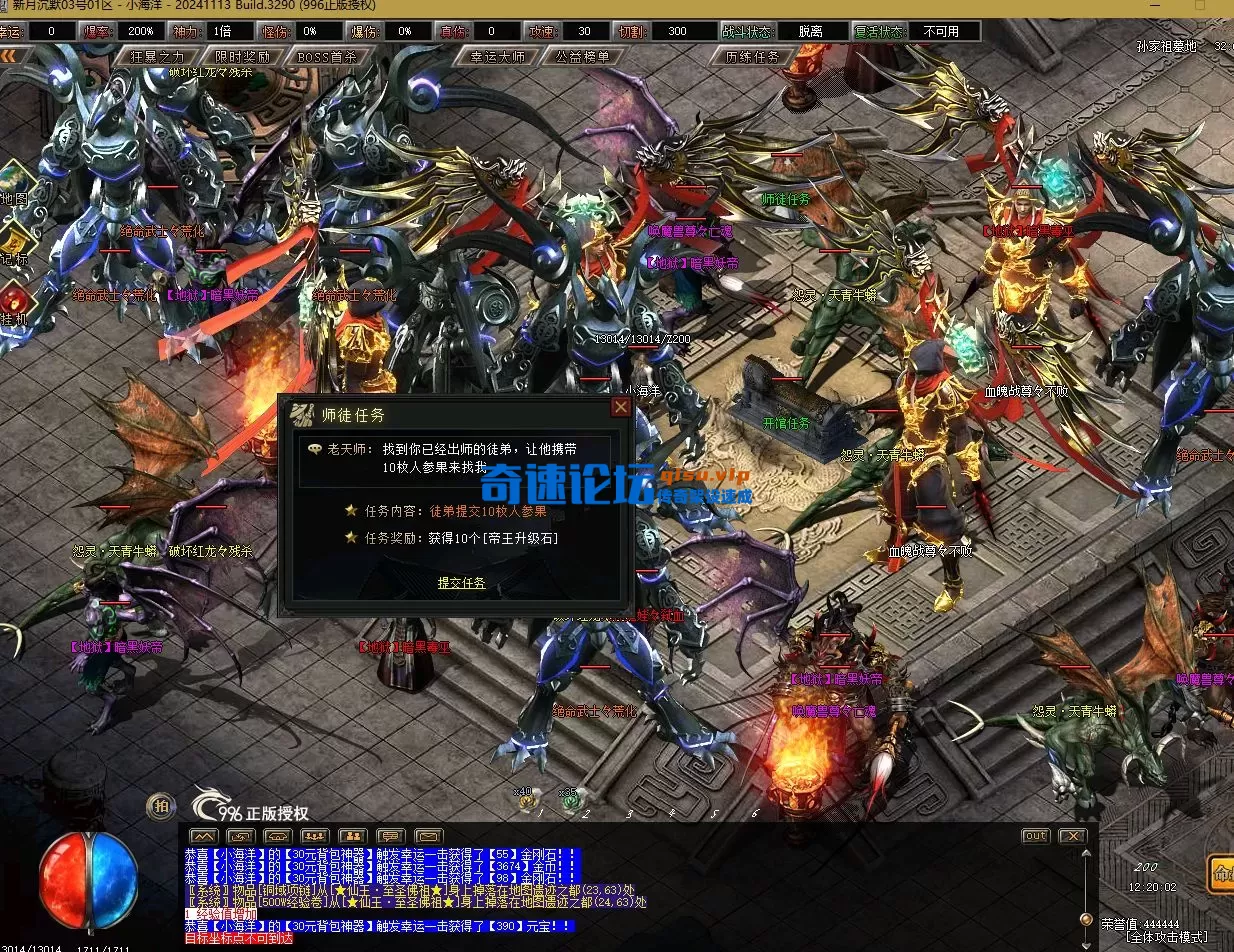The width and height of the screenshot is (1234, 952).
Task: Open the 限时奖励 rewards button
Action: point(242,57)
